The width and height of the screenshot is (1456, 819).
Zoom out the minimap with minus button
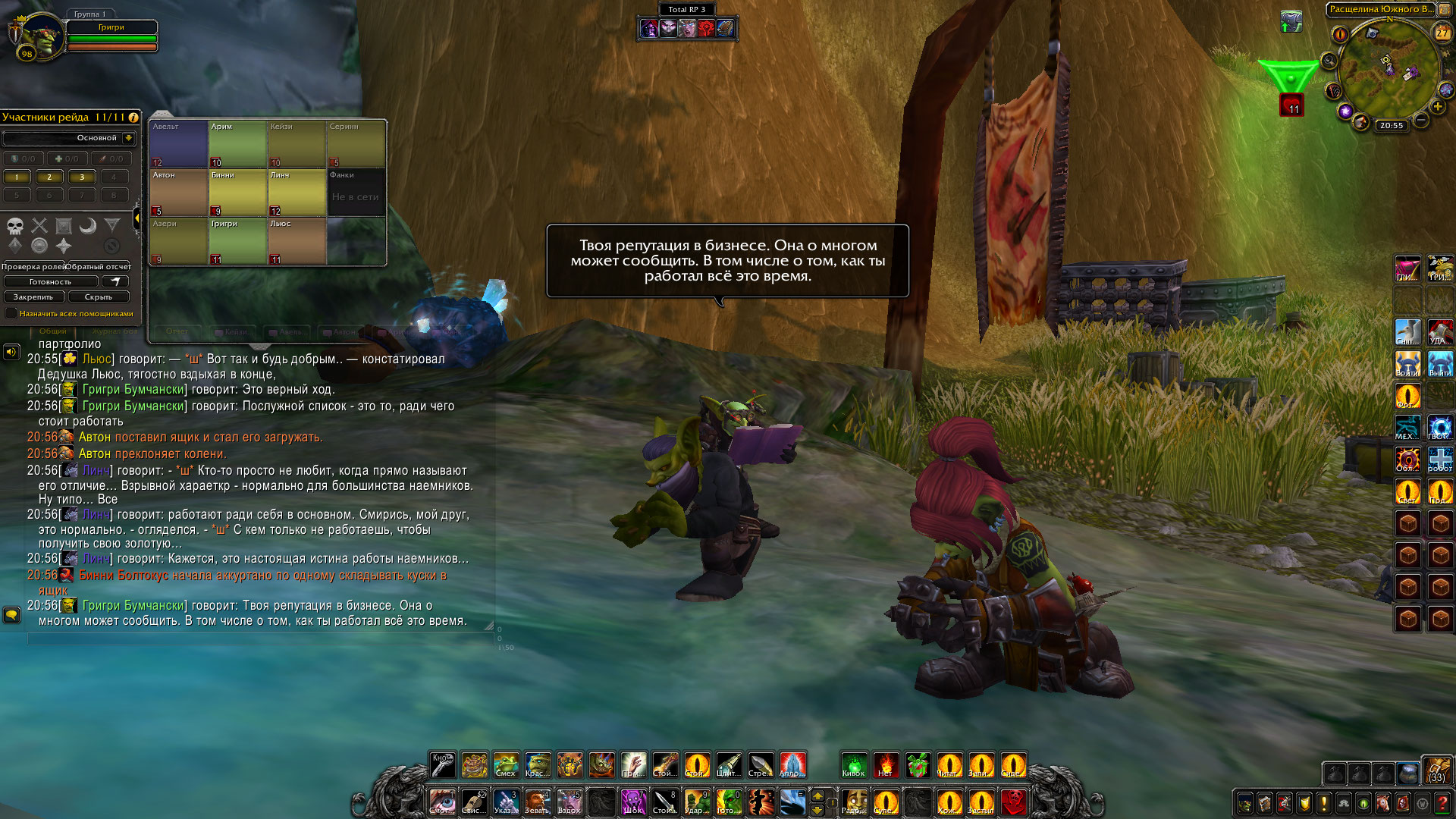point(1421,120)
